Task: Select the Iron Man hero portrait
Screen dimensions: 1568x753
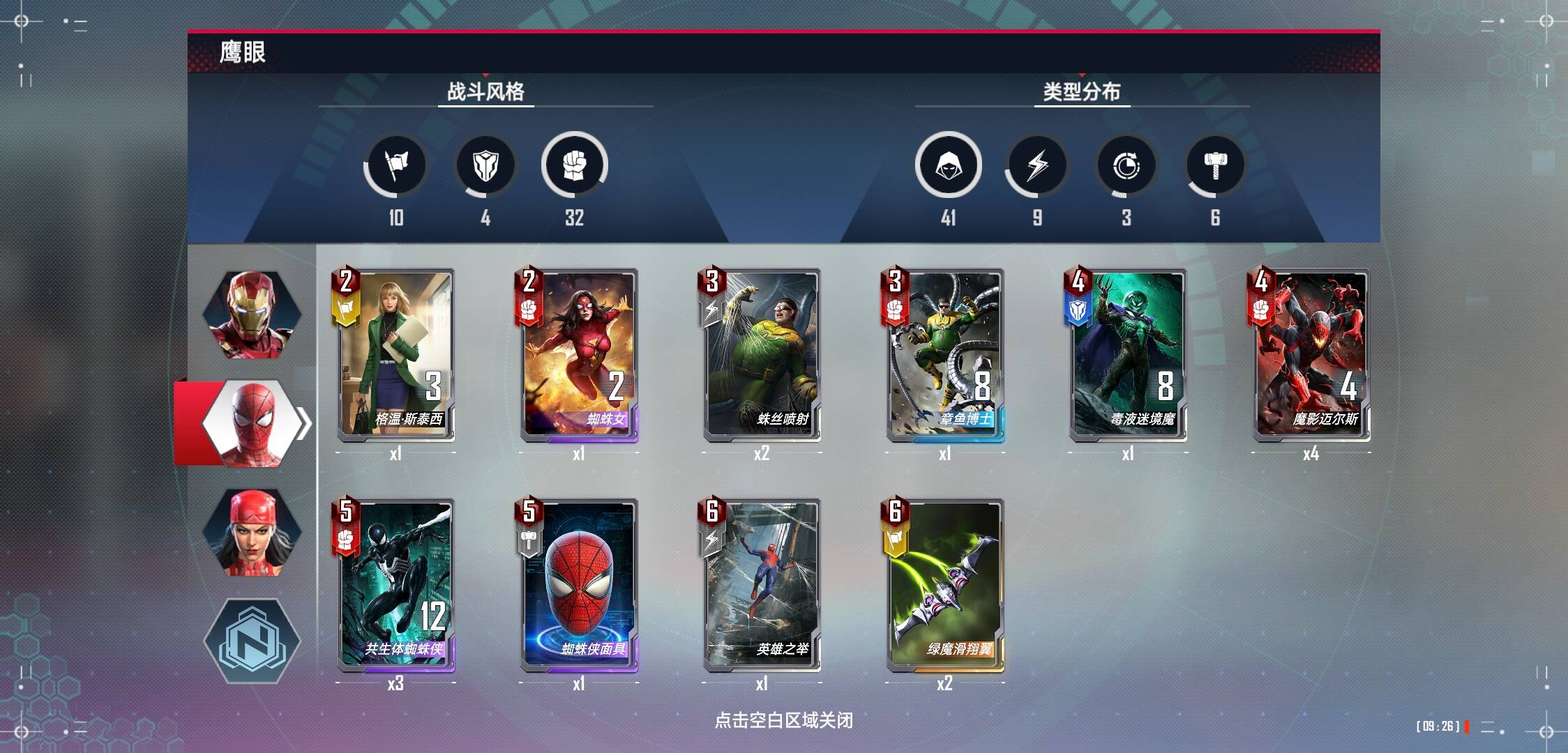Action: (x=252, y=314)
